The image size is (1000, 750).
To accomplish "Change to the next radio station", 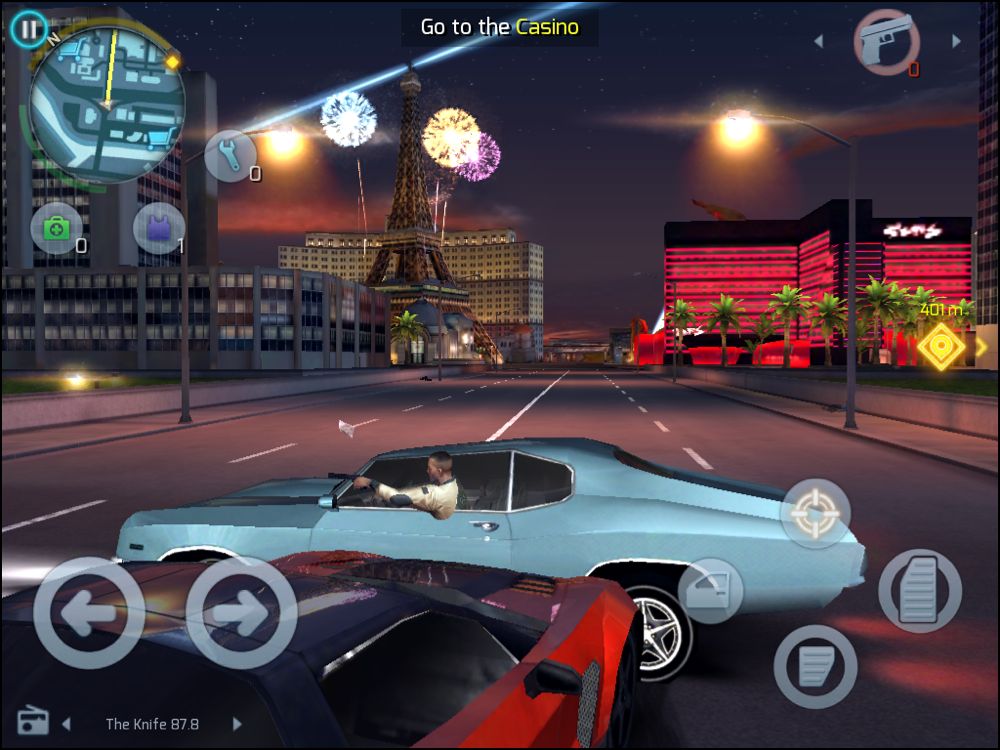I will [237, 723].
